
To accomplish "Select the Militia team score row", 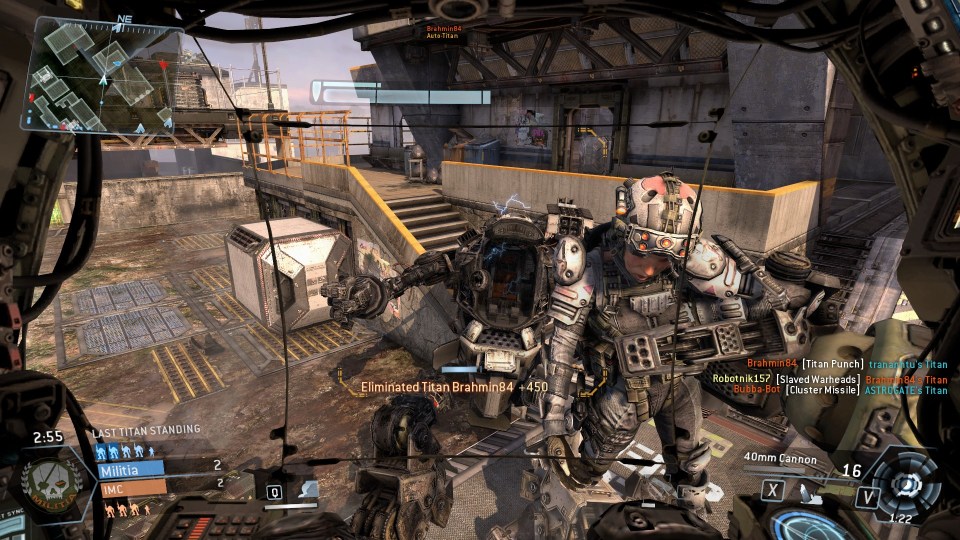I will (x=160, y=467).
